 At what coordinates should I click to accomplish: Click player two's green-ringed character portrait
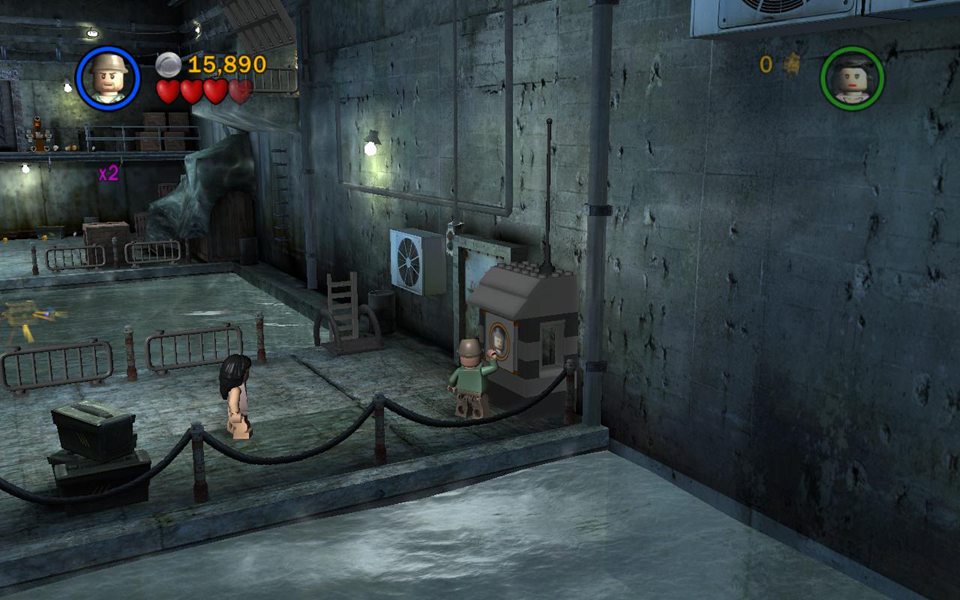852,78
